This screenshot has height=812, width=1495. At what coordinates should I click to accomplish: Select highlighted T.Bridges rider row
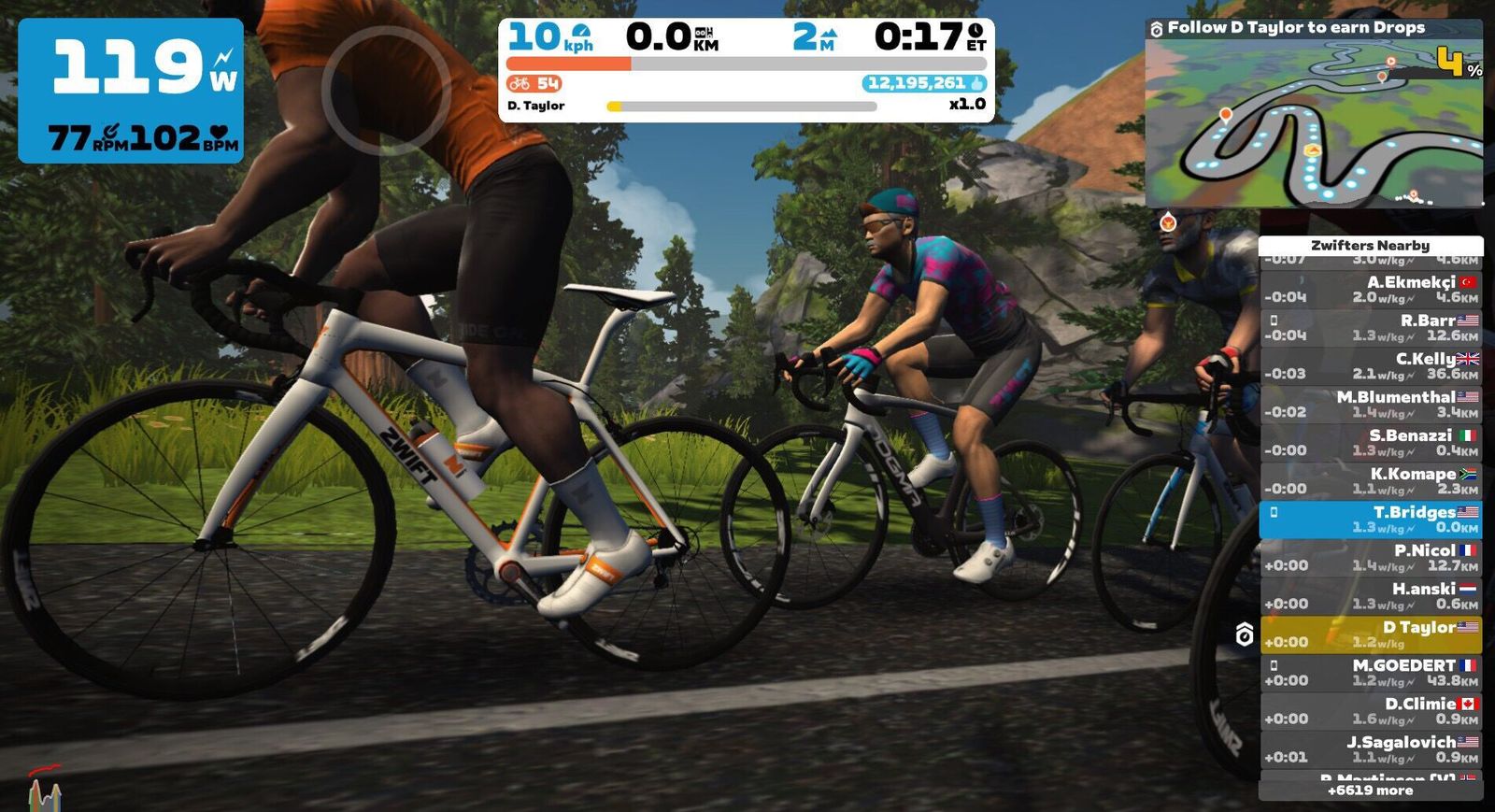point(1370,520)
